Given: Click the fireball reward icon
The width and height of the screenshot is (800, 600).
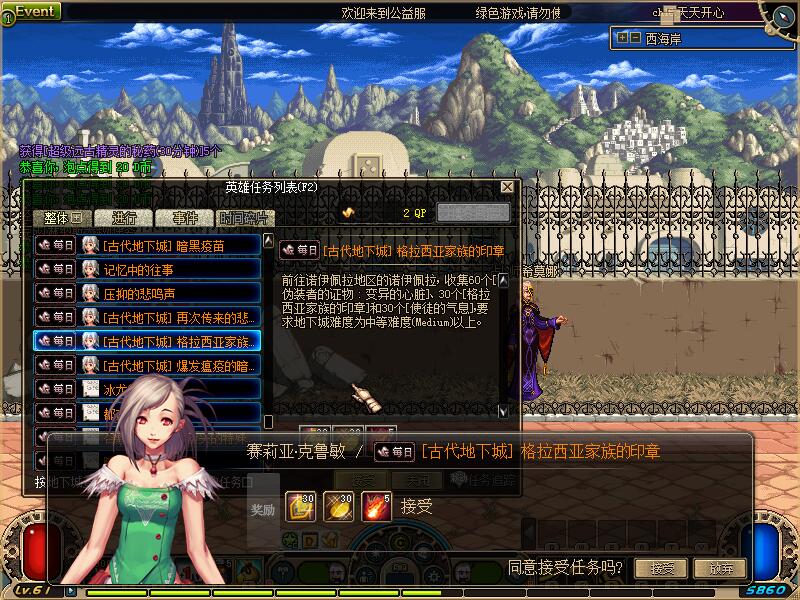Looking at the screenshot, I should (x=376, y=506).
